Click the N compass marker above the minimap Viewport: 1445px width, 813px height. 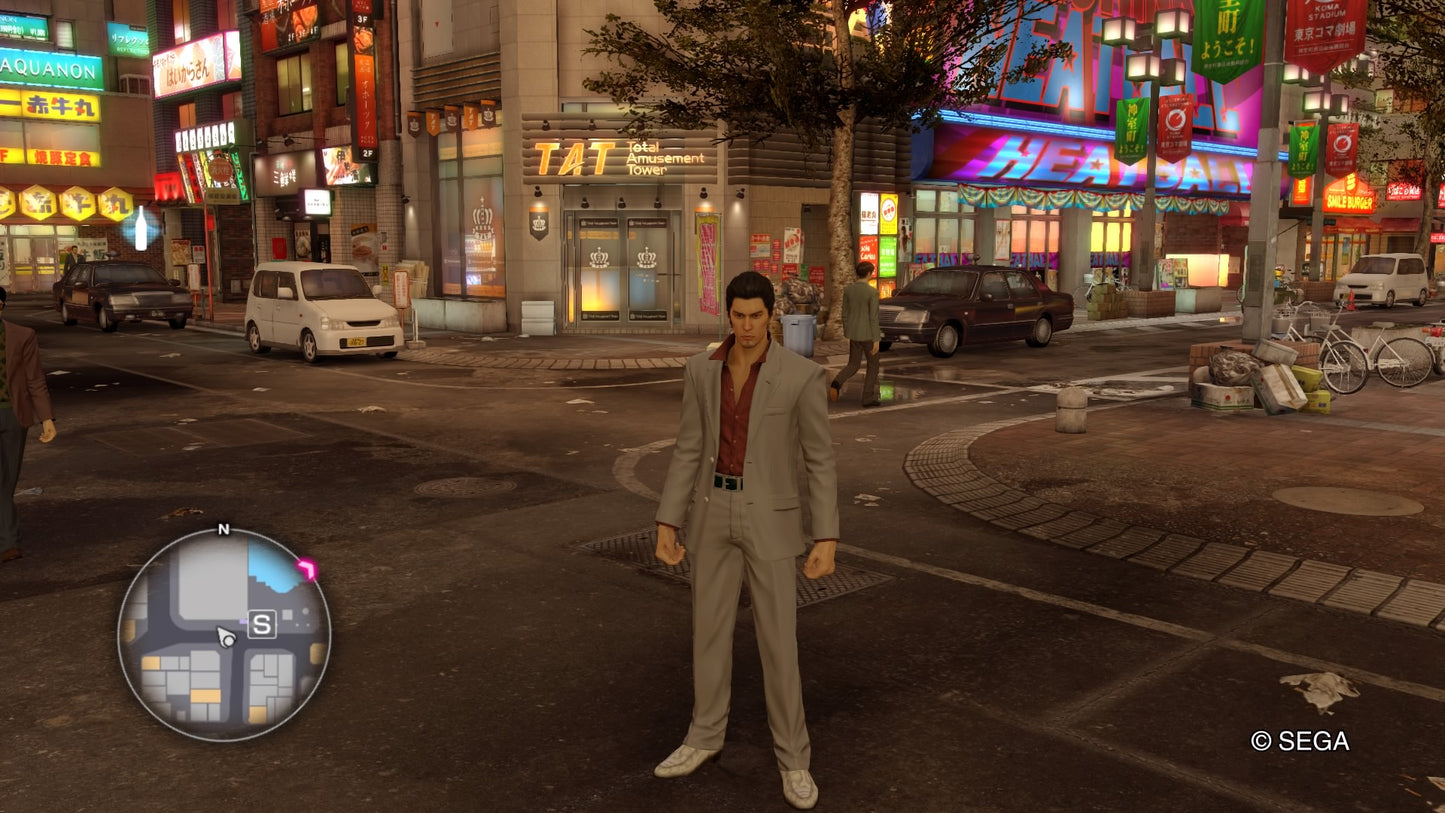(222, 527)
